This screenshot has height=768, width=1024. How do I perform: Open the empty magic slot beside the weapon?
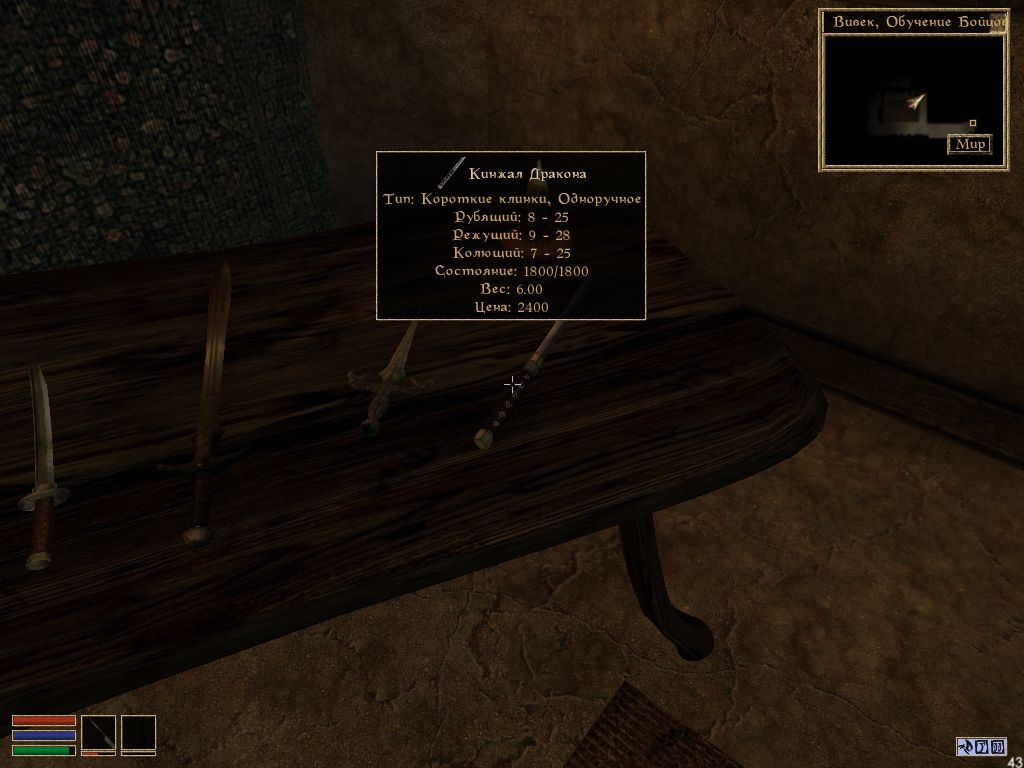point(139,733)
